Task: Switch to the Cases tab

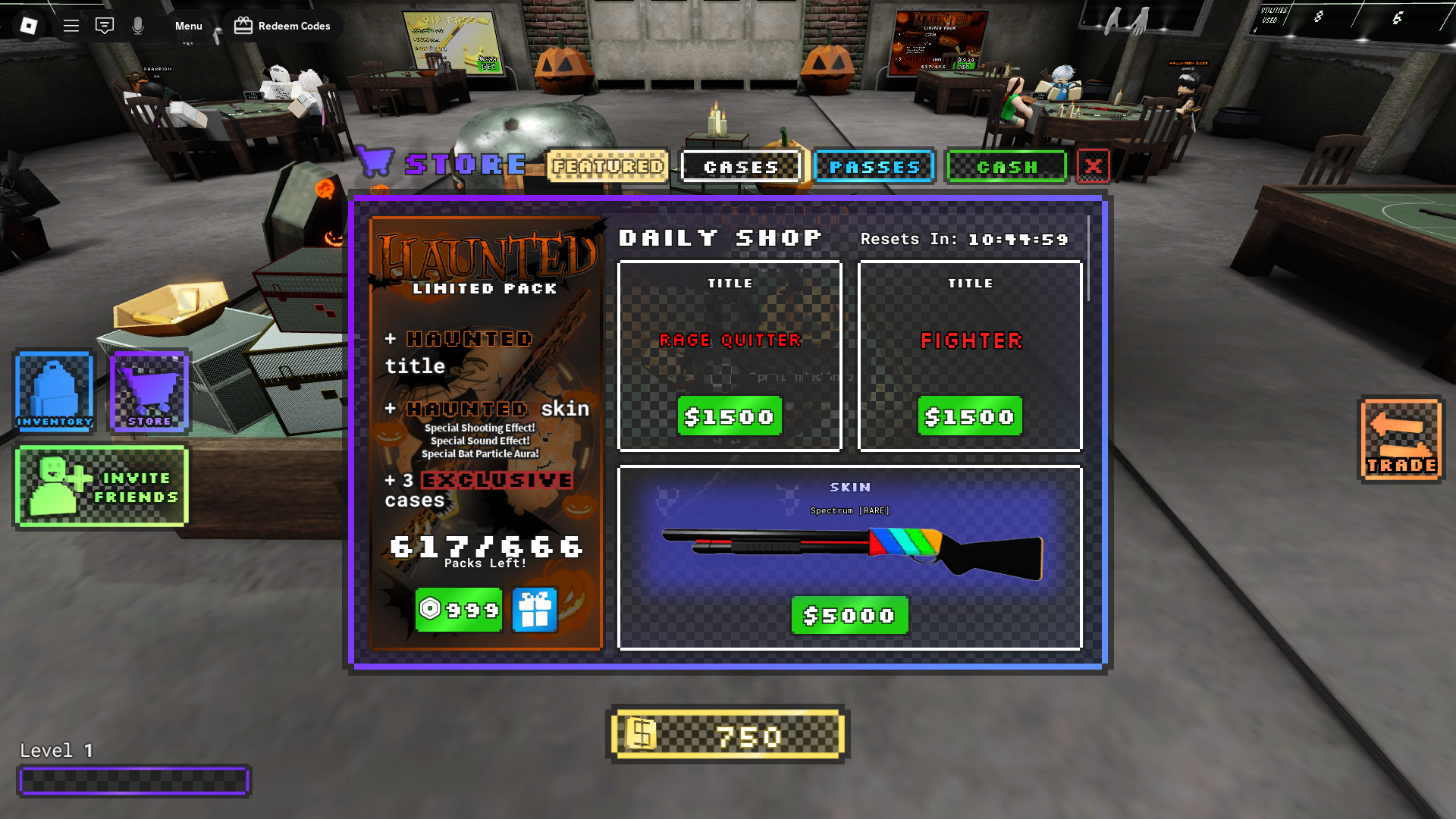Action: (741, 166)
